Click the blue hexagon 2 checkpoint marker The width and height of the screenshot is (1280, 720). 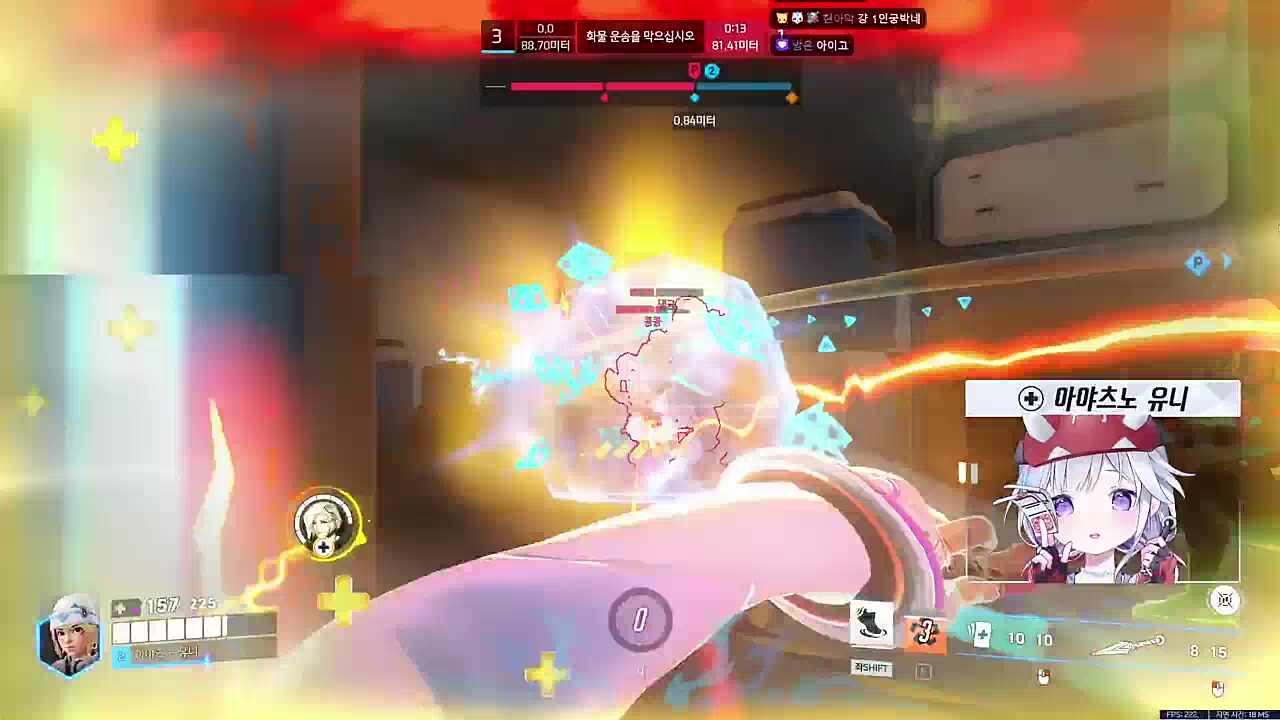pyautogui.click(x=711, y=70)
